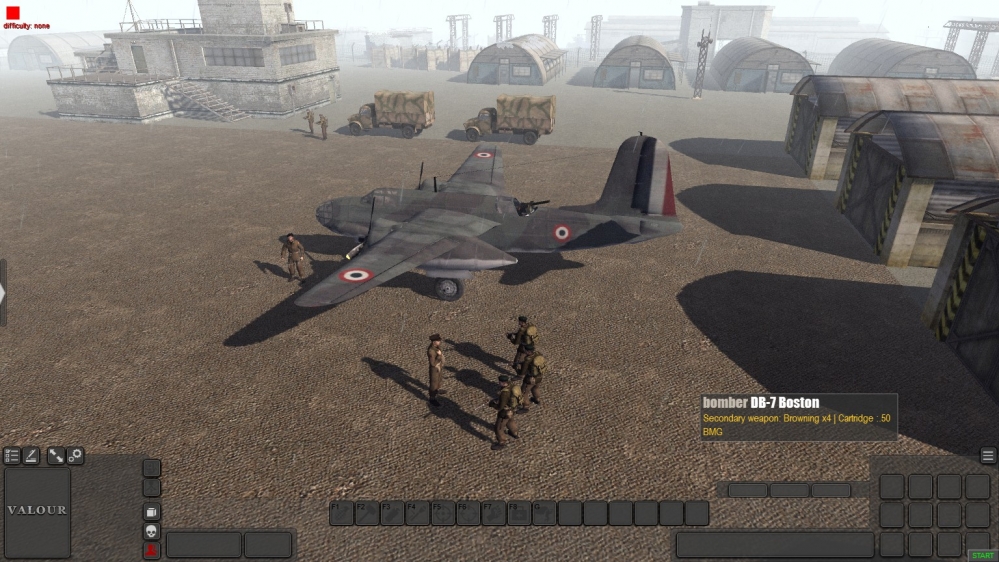Toggle the diagonal arrows resize icon
The image size is (999, 562).
click(56, 456)
